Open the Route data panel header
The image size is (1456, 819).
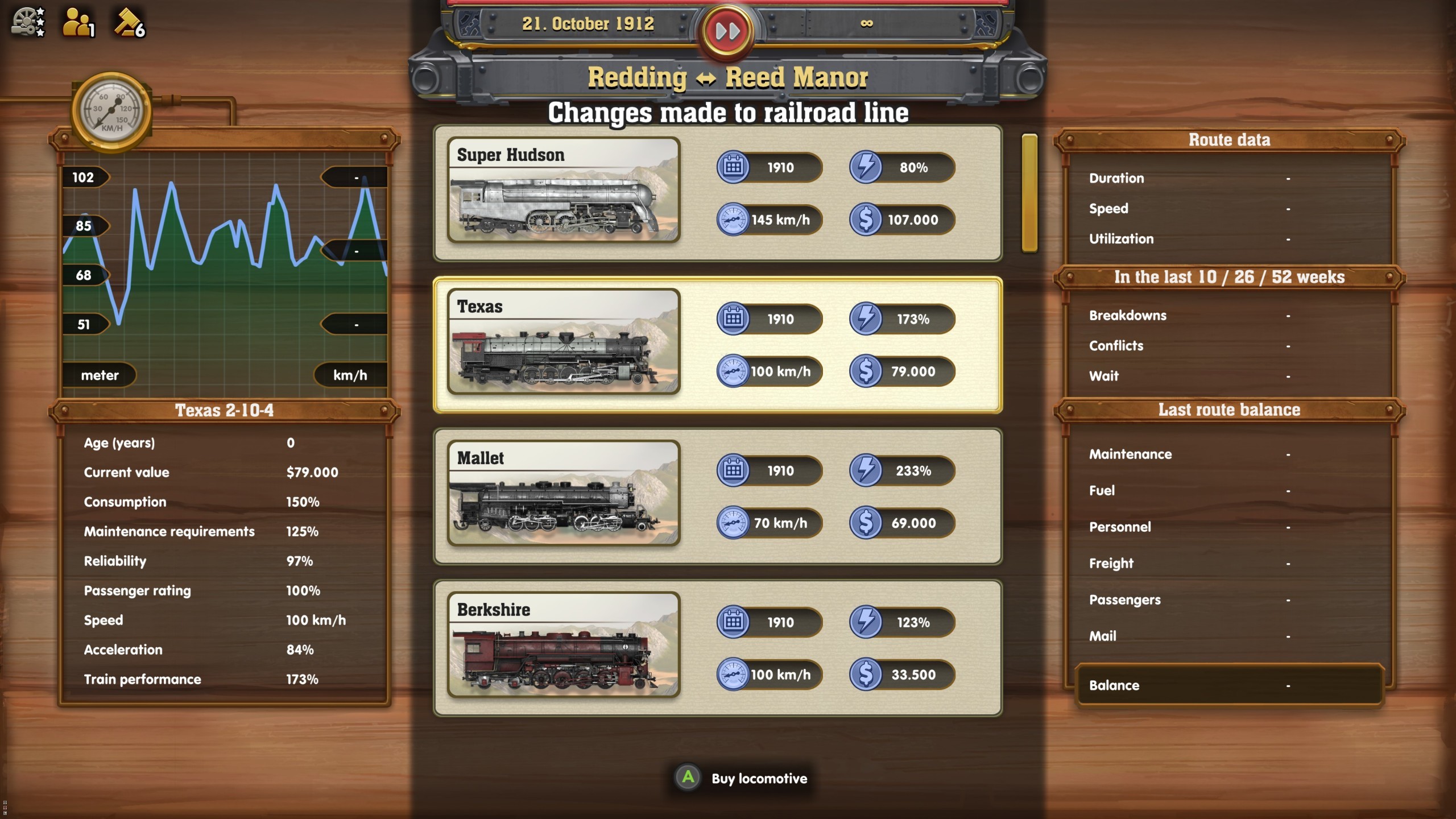tap(1230, 139)
